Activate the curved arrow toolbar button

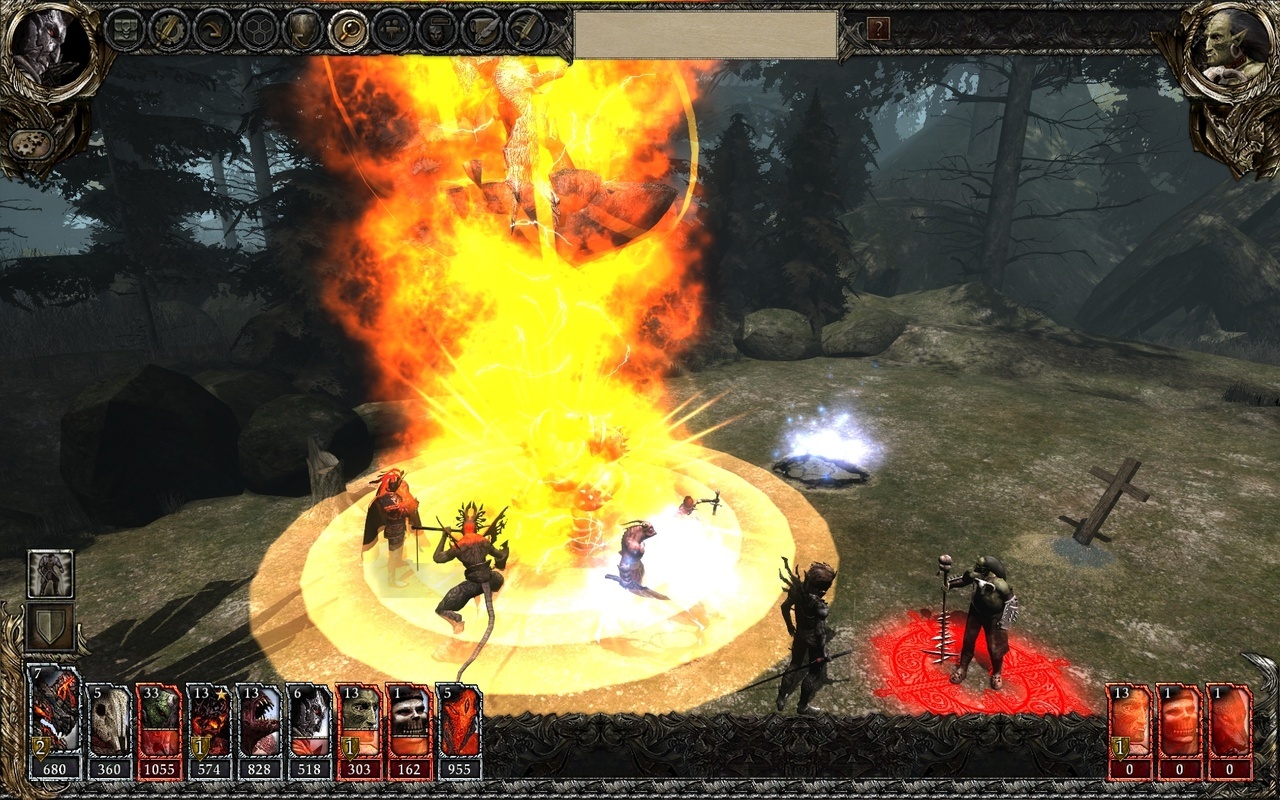click(x=213, y=29)
